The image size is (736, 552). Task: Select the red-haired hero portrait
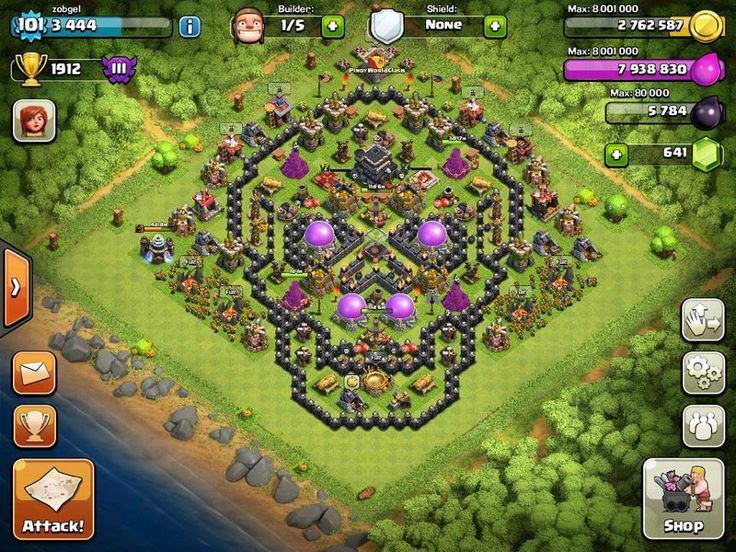(33, 120)
